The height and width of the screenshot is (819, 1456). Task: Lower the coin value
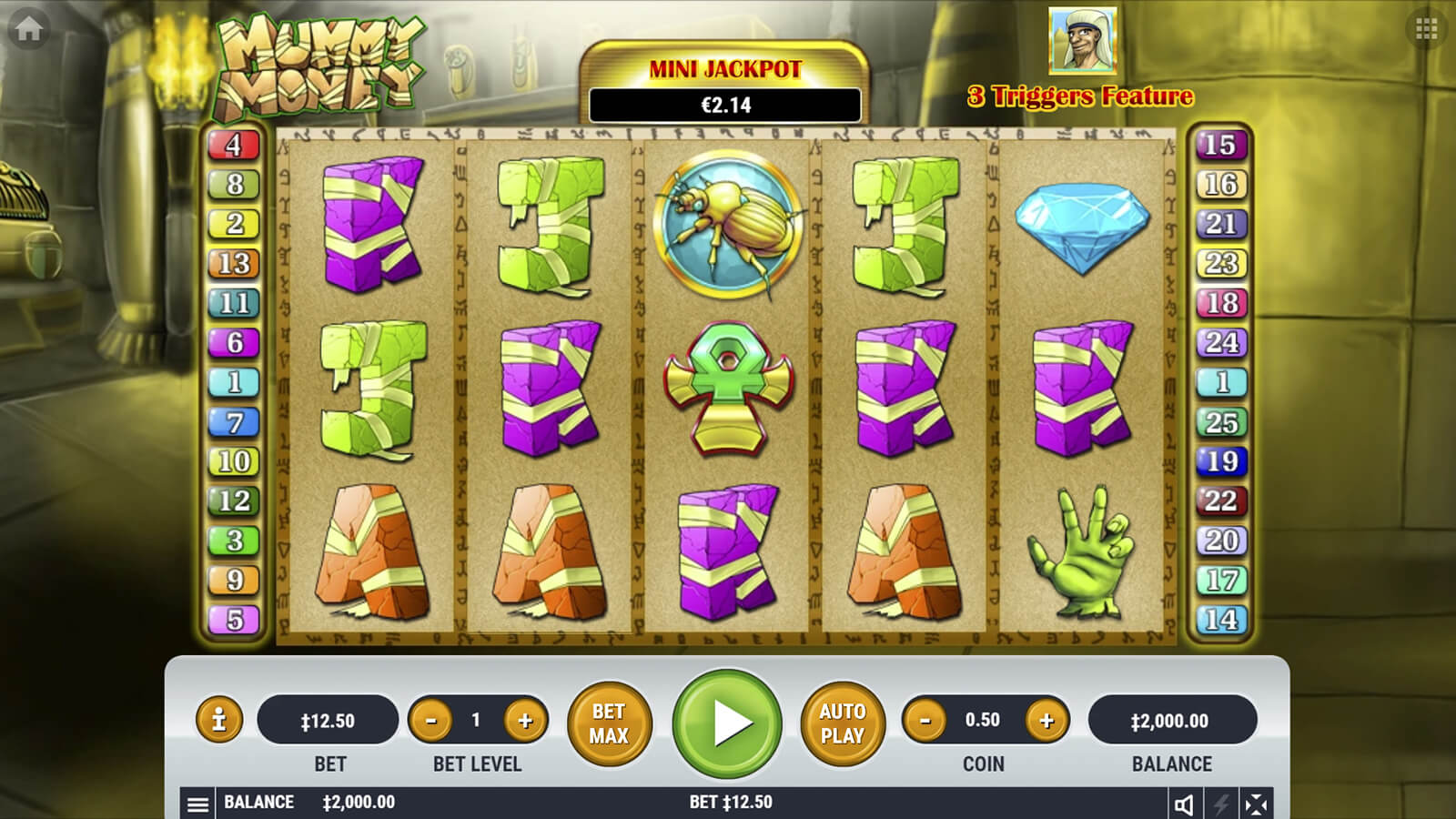pos(925,721)
